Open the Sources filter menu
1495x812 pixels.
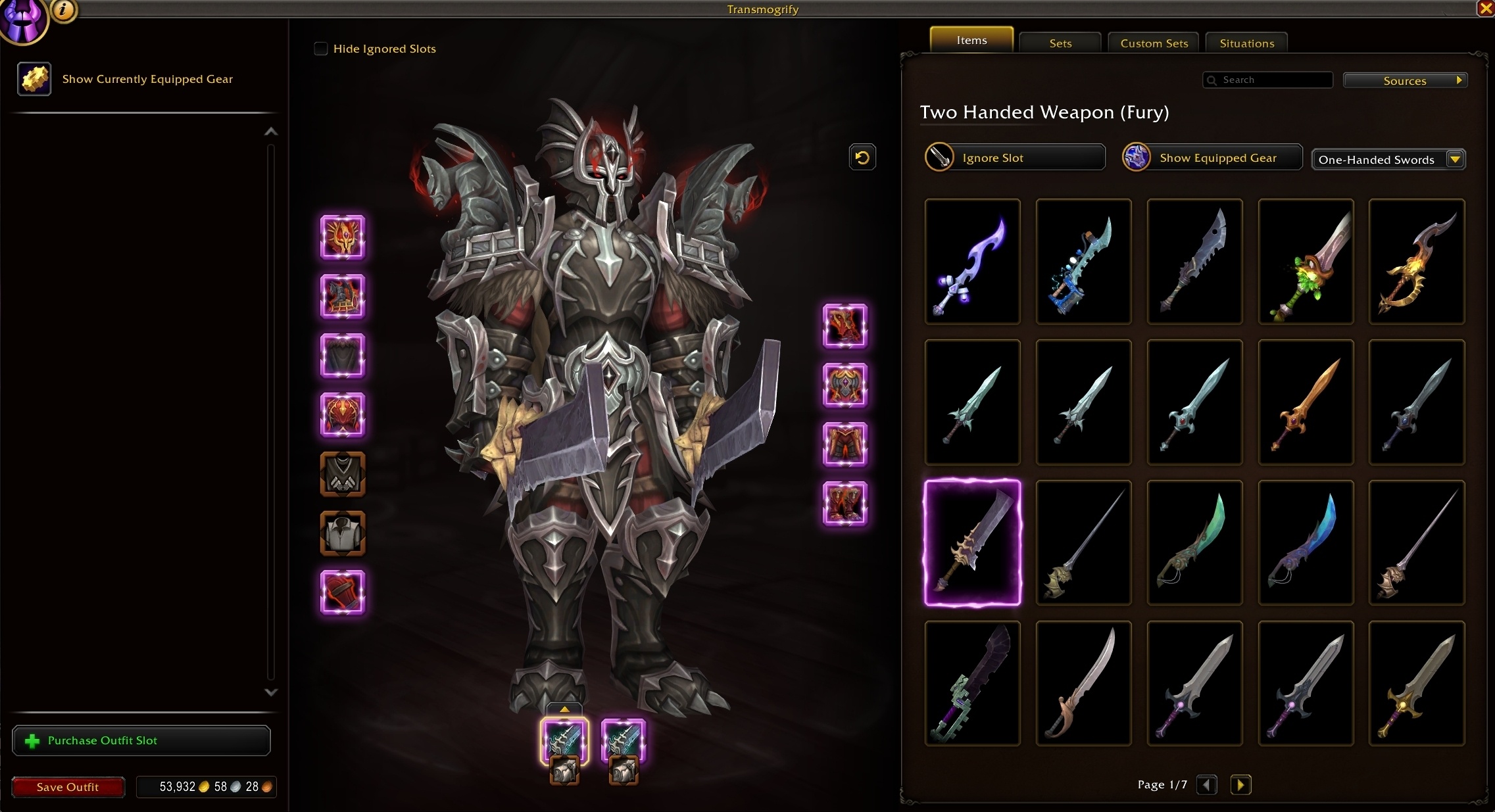[1405, 81]
